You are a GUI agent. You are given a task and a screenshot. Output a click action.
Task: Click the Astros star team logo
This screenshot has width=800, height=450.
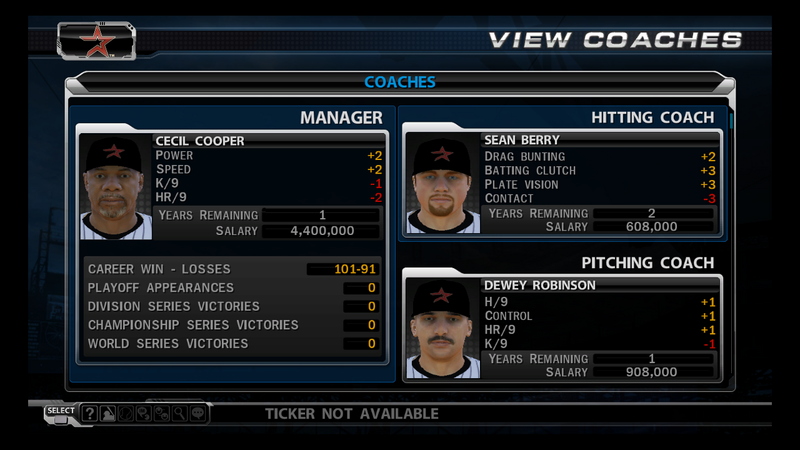(x=97, y=40)
